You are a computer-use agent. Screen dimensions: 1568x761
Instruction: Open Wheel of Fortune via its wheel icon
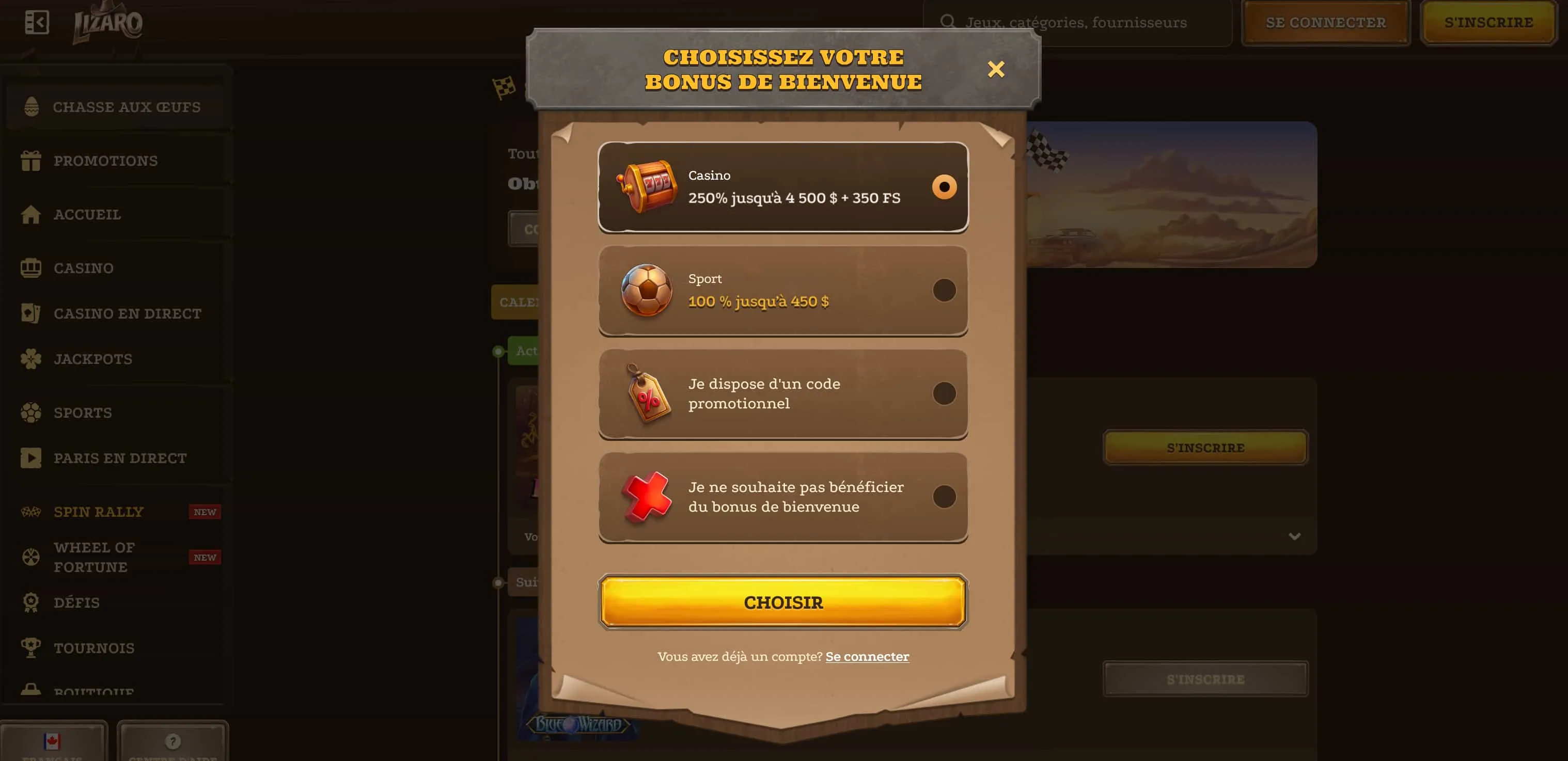pos(32,556)
